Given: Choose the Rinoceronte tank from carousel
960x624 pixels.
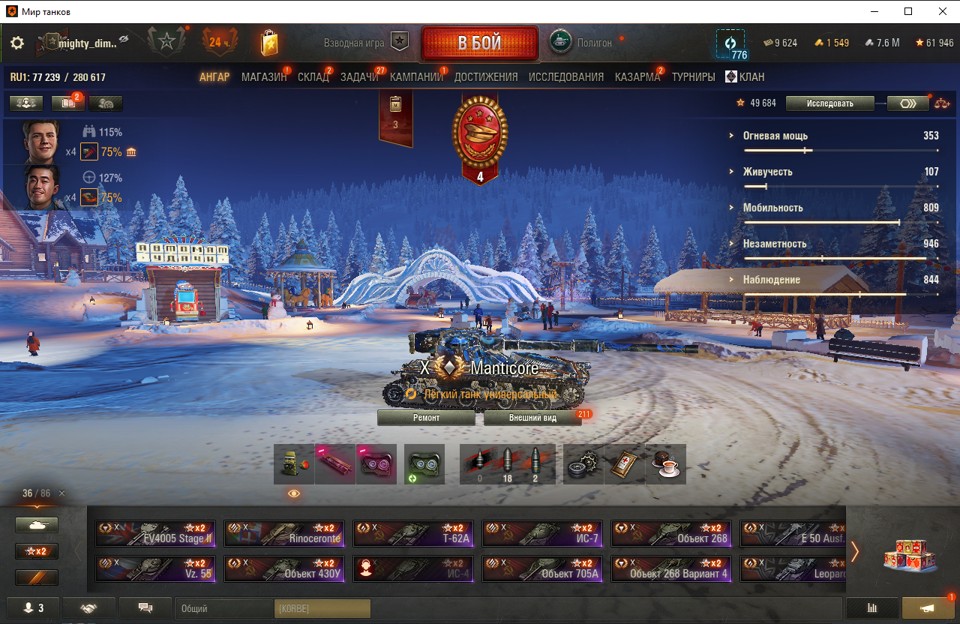Looking at the screenshot, I should (284, 533).
